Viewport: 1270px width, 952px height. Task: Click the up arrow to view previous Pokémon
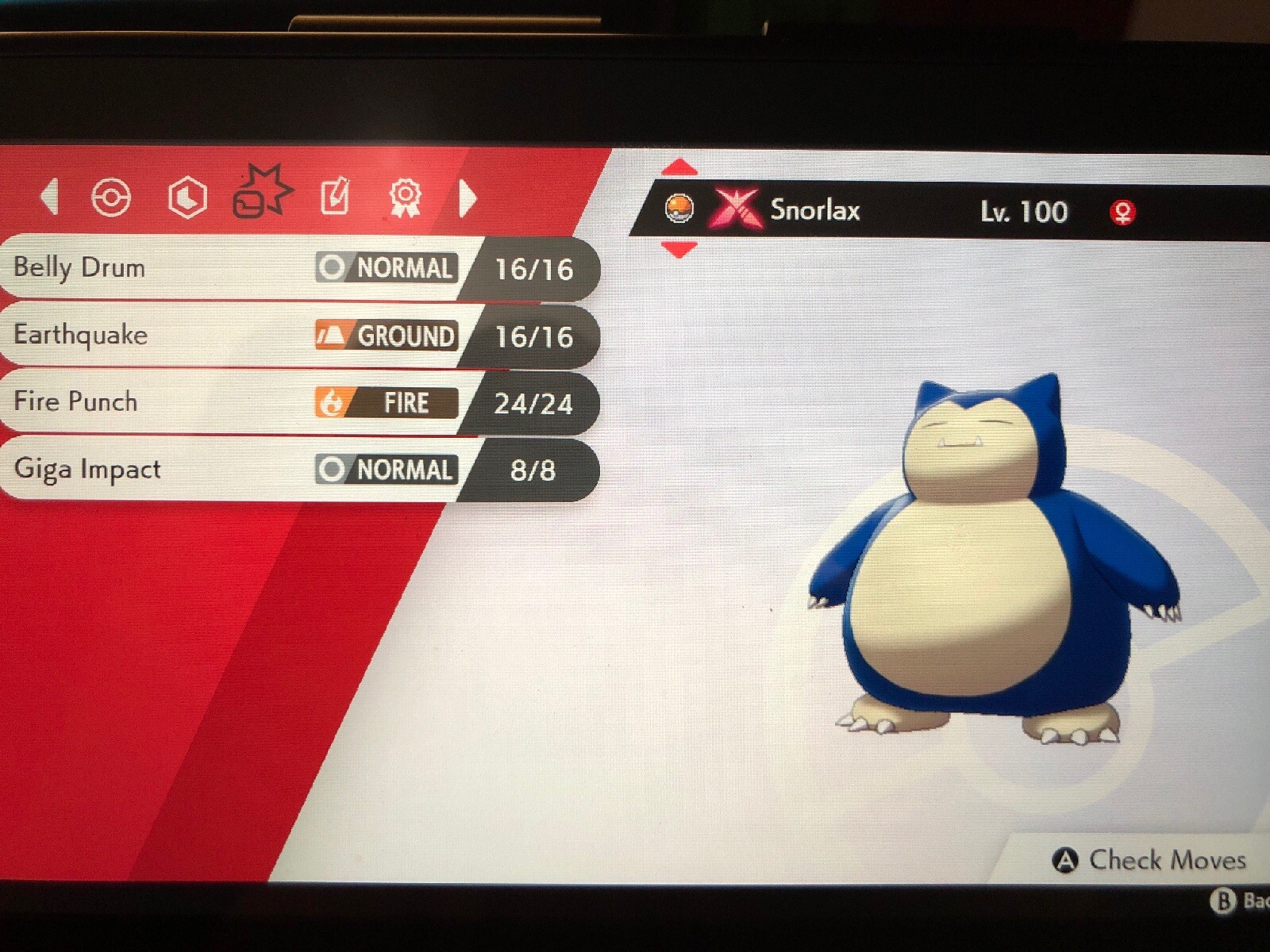tap(679, 167)
